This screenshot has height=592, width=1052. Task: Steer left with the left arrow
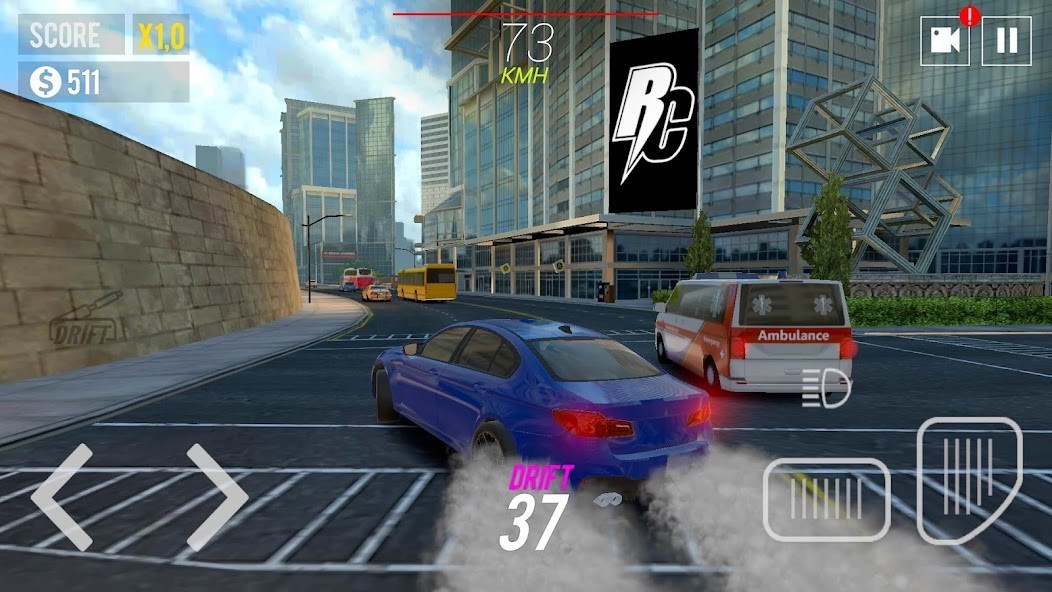coord(62,497)
